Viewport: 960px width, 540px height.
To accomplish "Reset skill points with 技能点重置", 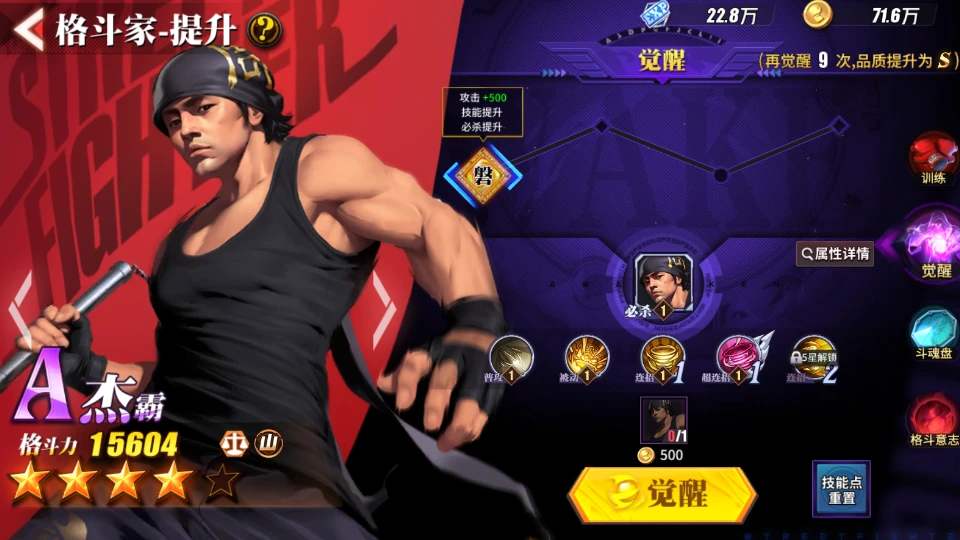I will (840, 489).
